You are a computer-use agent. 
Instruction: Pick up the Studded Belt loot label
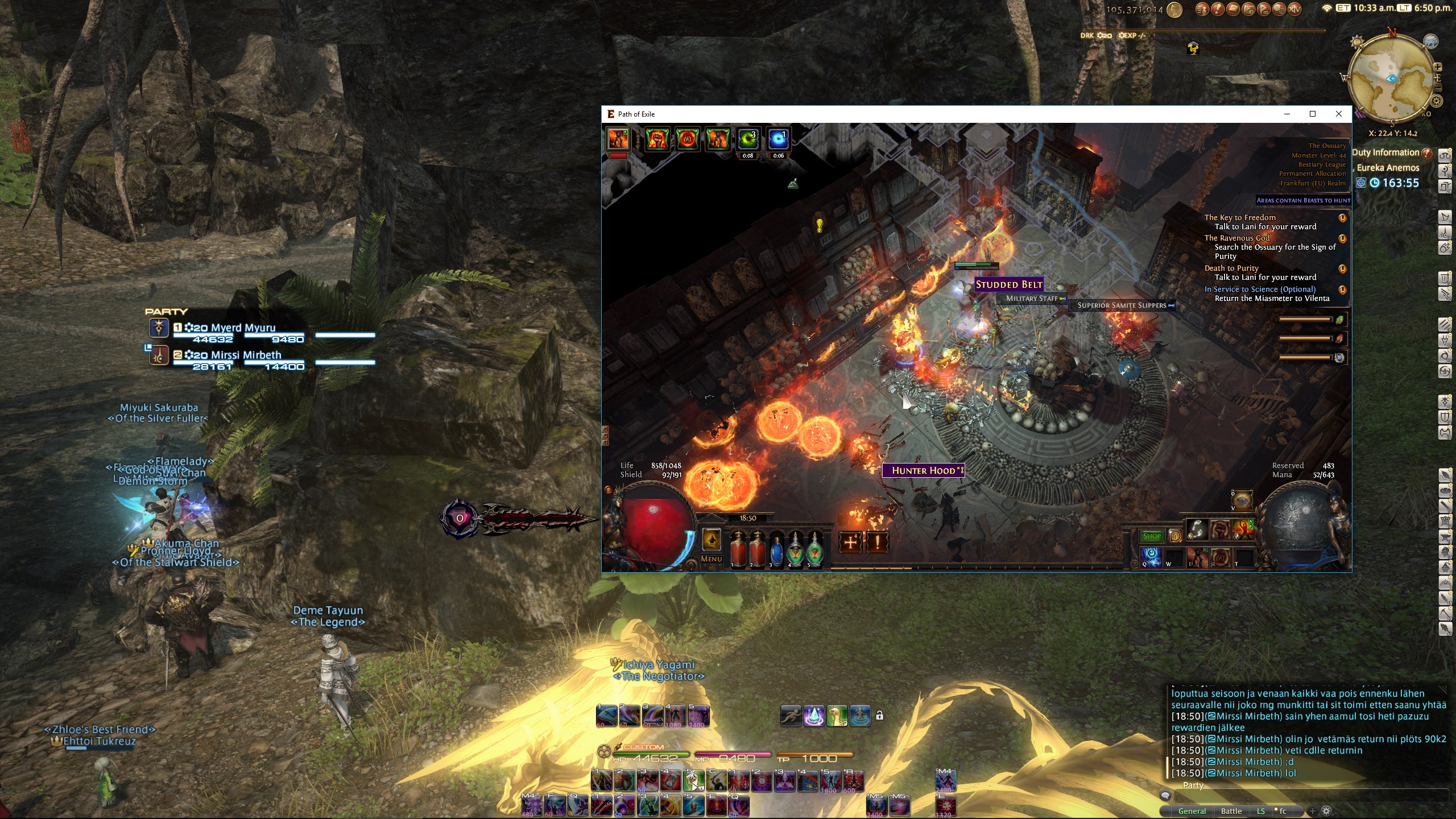coord(1009,284)
